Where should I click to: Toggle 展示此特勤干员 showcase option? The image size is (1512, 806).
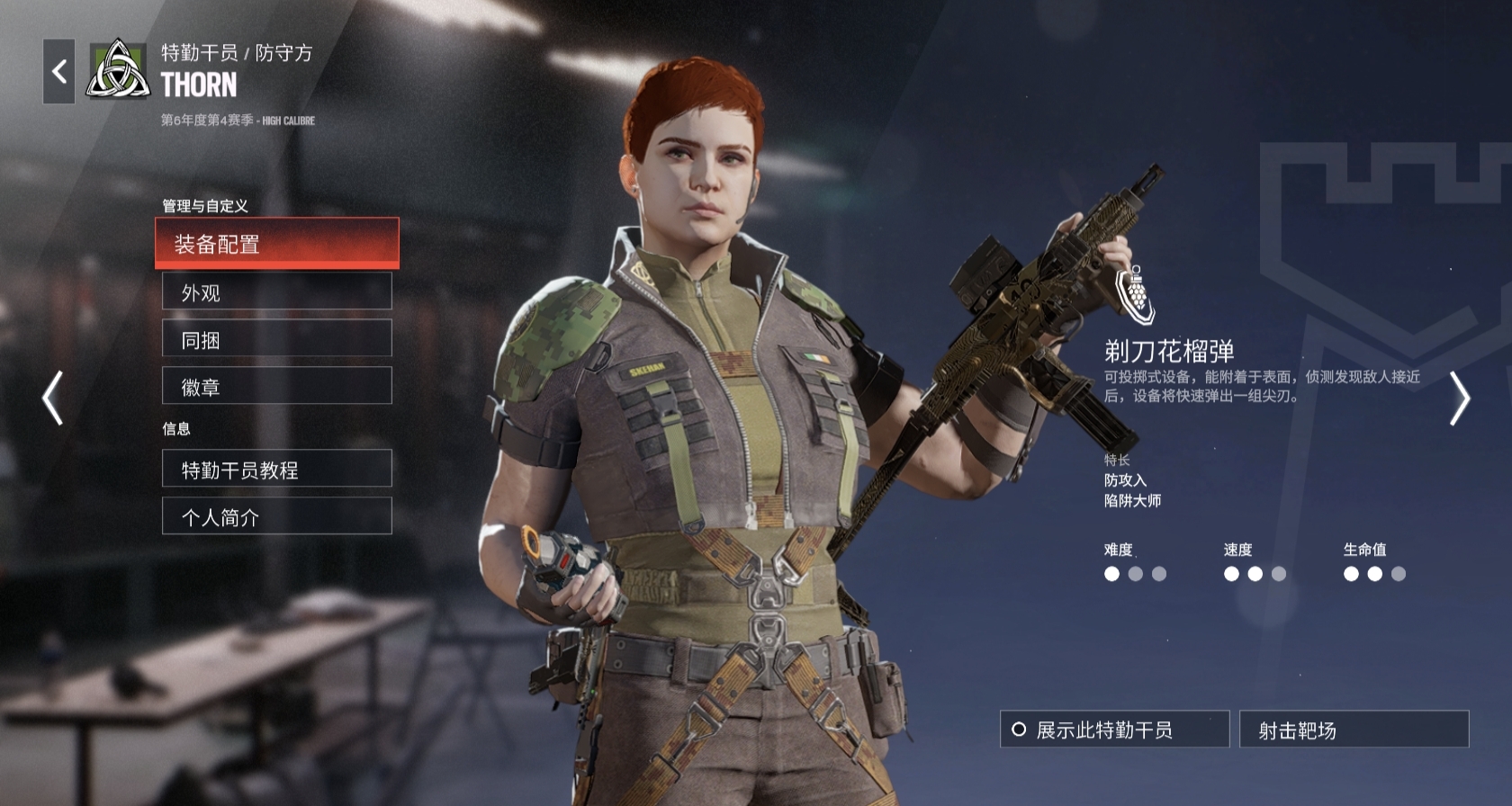click(1114, 730)
